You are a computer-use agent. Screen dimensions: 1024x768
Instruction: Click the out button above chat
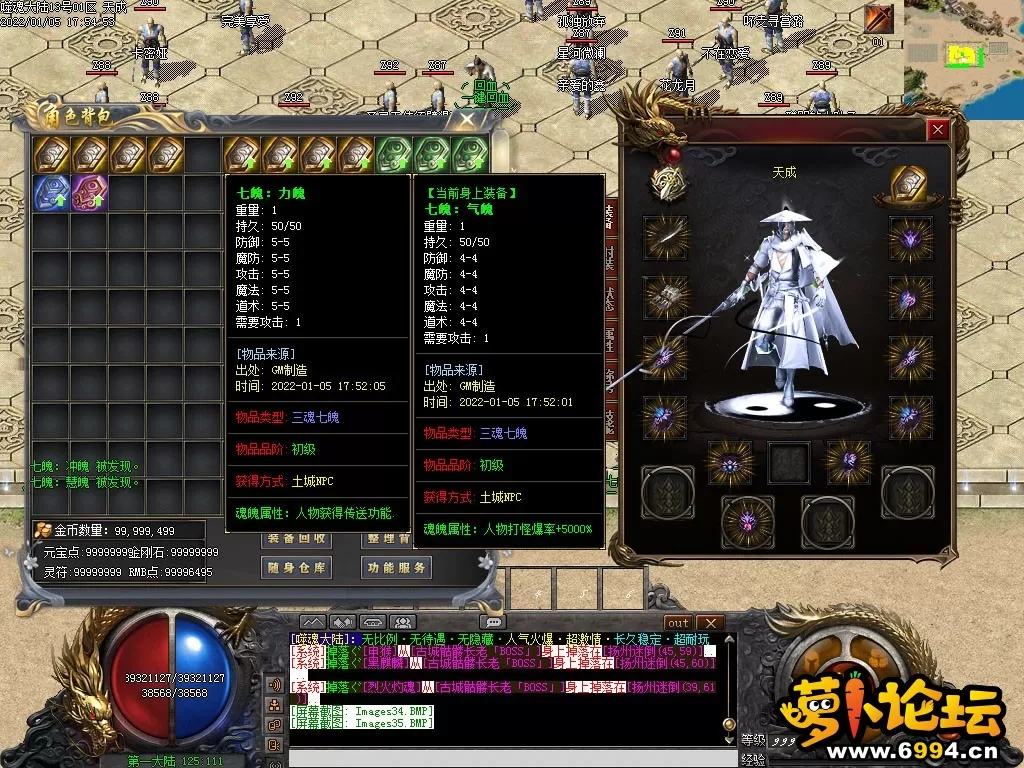pyautogui.click(x=678, y=623)
